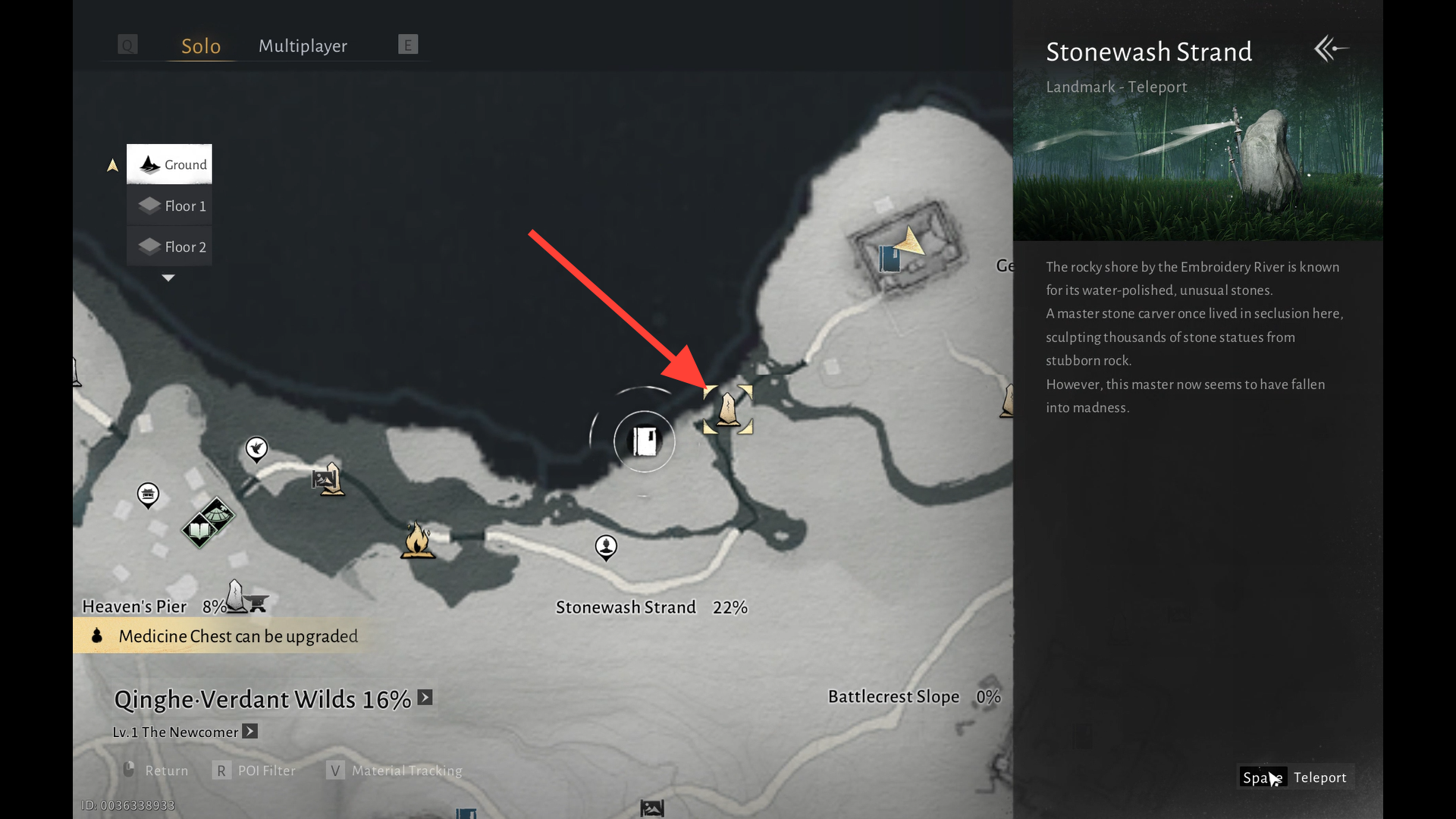Choose Floor 2 in the level list
1456x819 pixels.
coord(170,246)
